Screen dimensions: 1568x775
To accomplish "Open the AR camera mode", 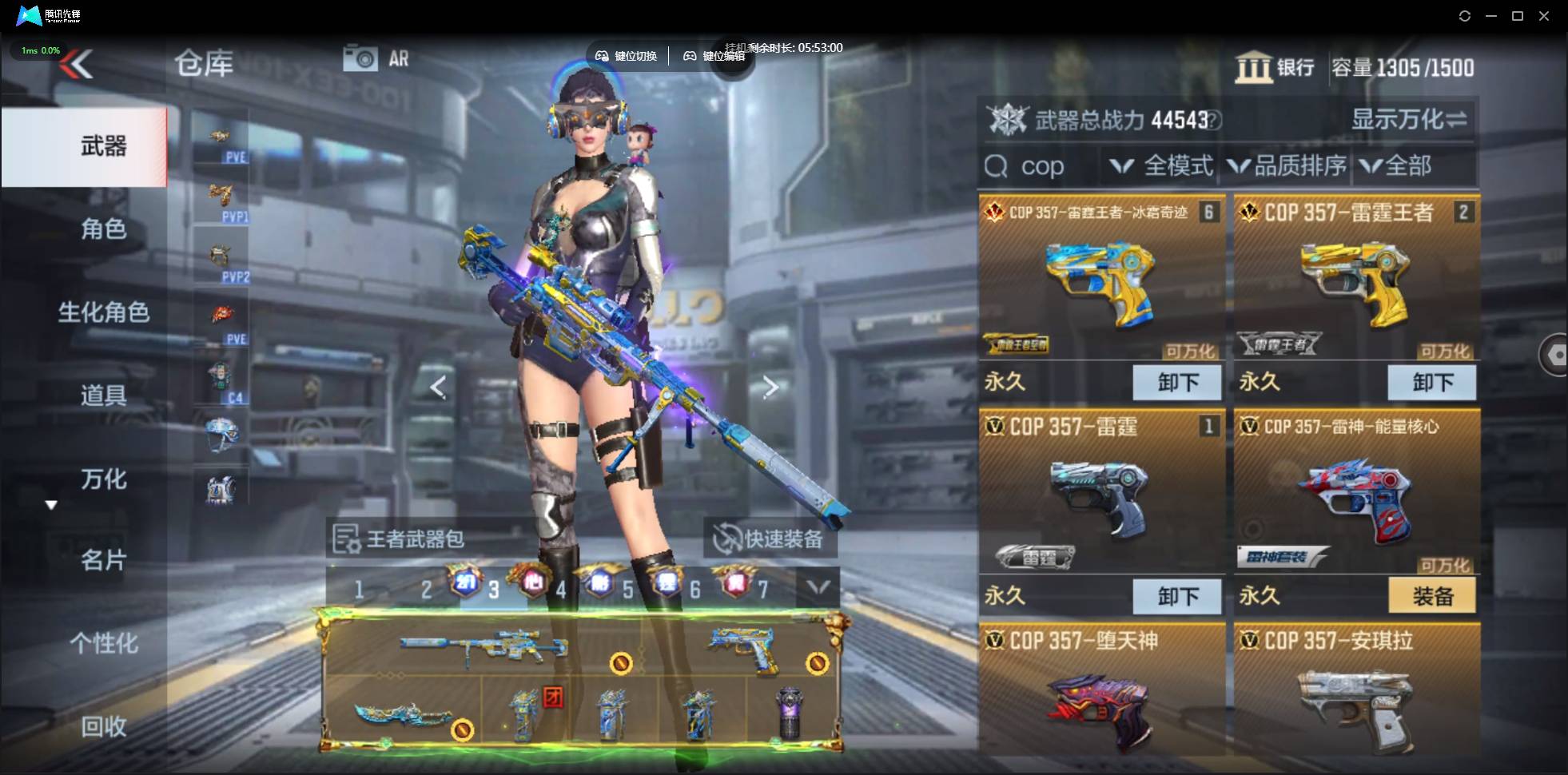I will pyautogui.click(x=376, y=58).
